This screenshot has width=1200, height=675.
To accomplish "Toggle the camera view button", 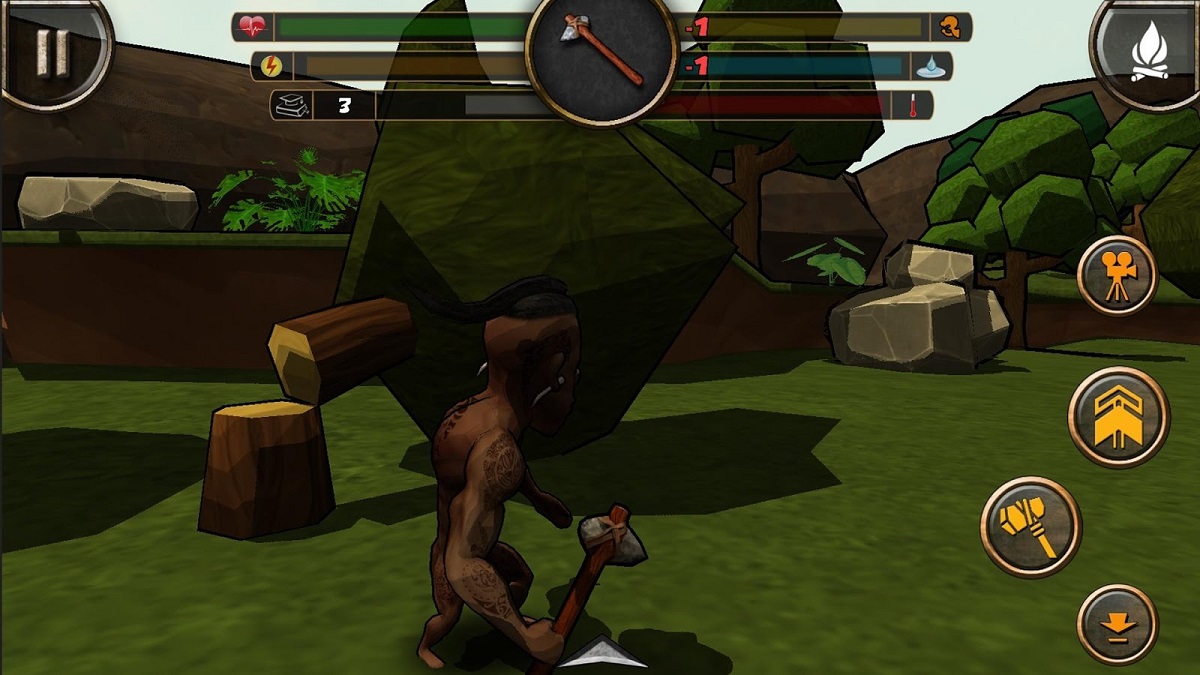I will click(1117, 275).
